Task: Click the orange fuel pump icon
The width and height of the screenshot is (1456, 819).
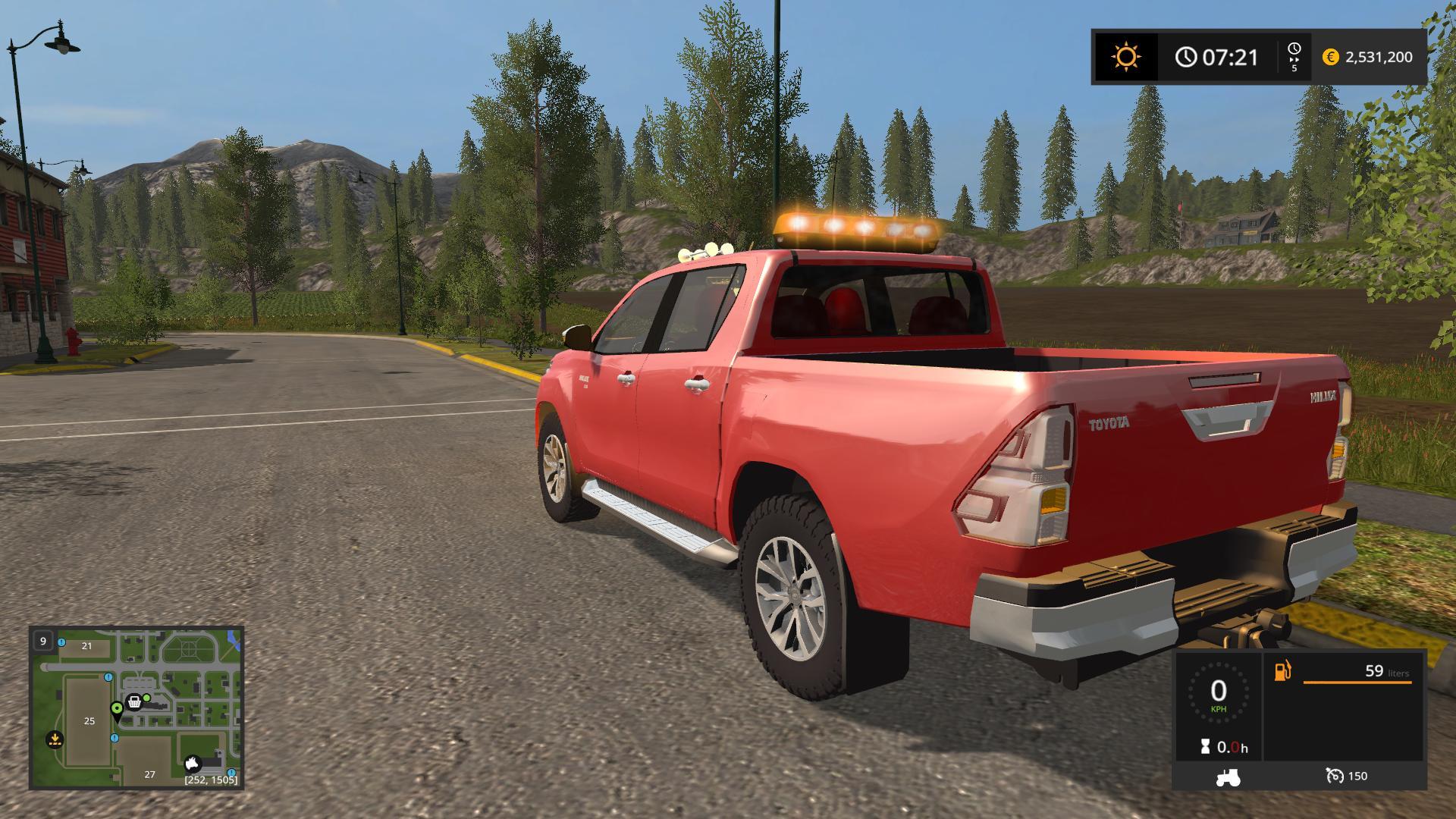Action: tap(1282, 671)
